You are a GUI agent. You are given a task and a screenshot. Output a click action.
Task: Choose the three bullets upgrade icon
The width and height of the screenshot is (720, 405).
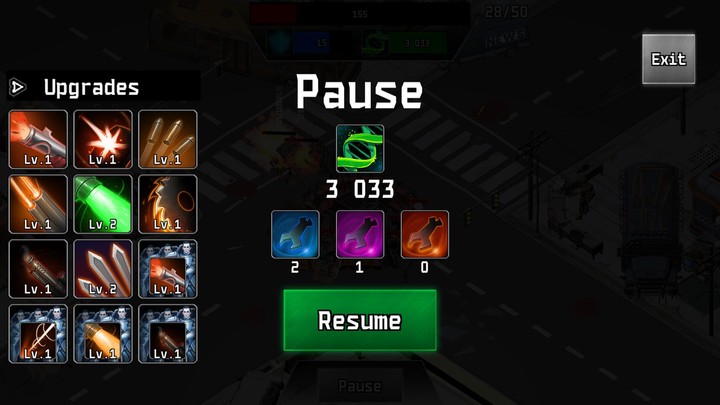tap(168, 139)
